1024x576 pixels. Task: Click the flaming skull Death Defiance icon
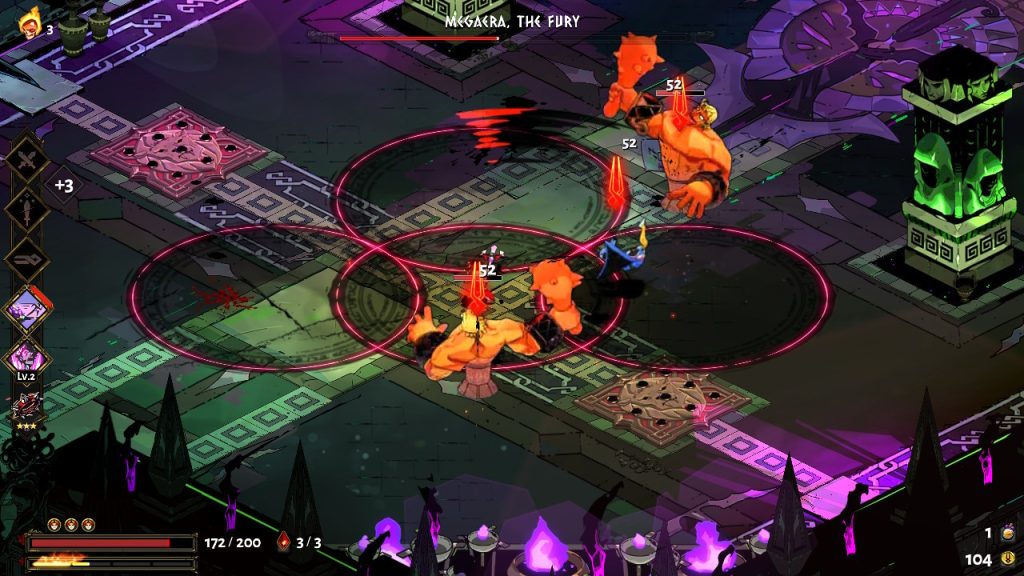pos(28,23)
